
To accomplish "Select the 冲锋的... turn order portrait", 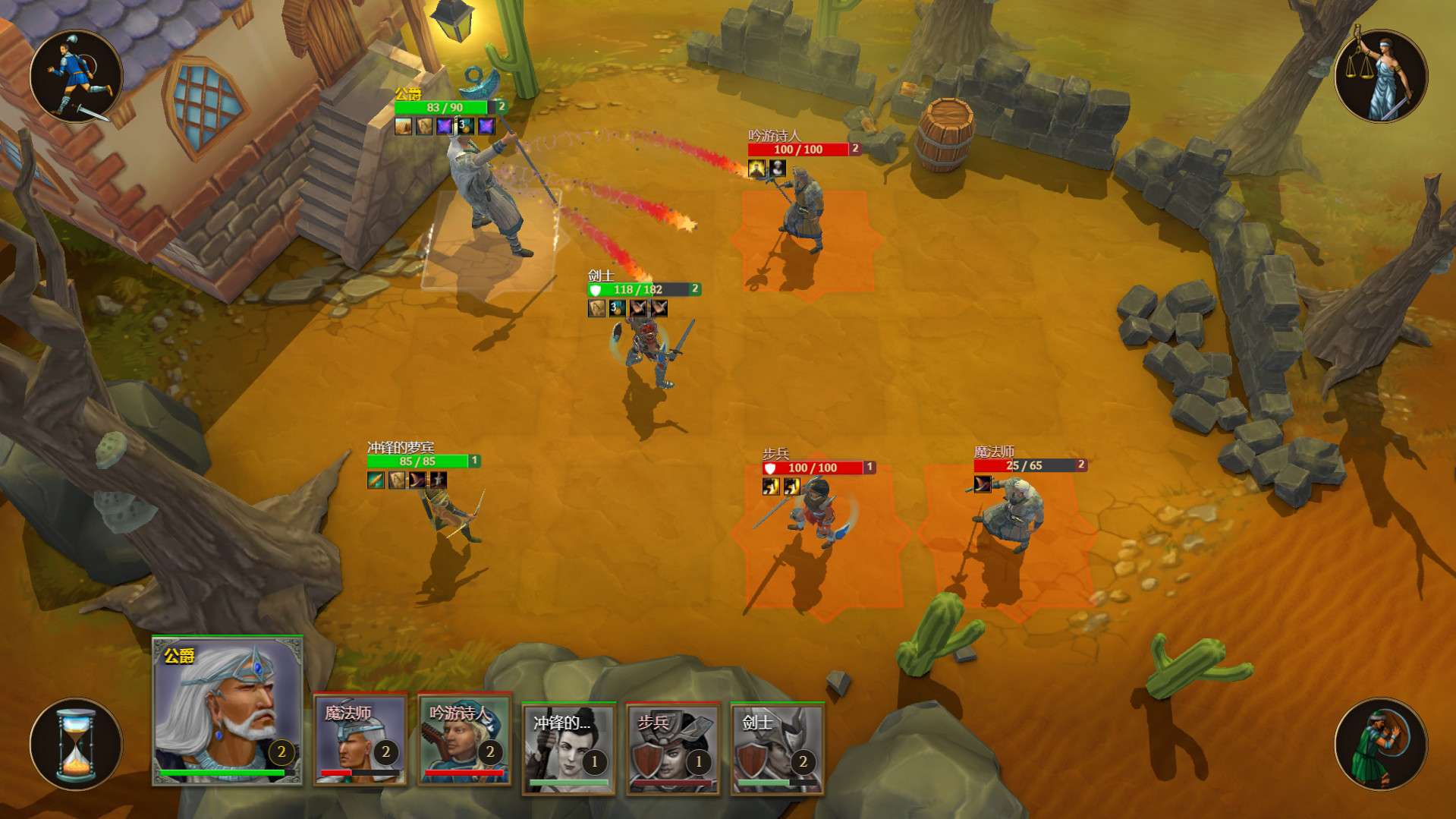I will pos(568,748).
